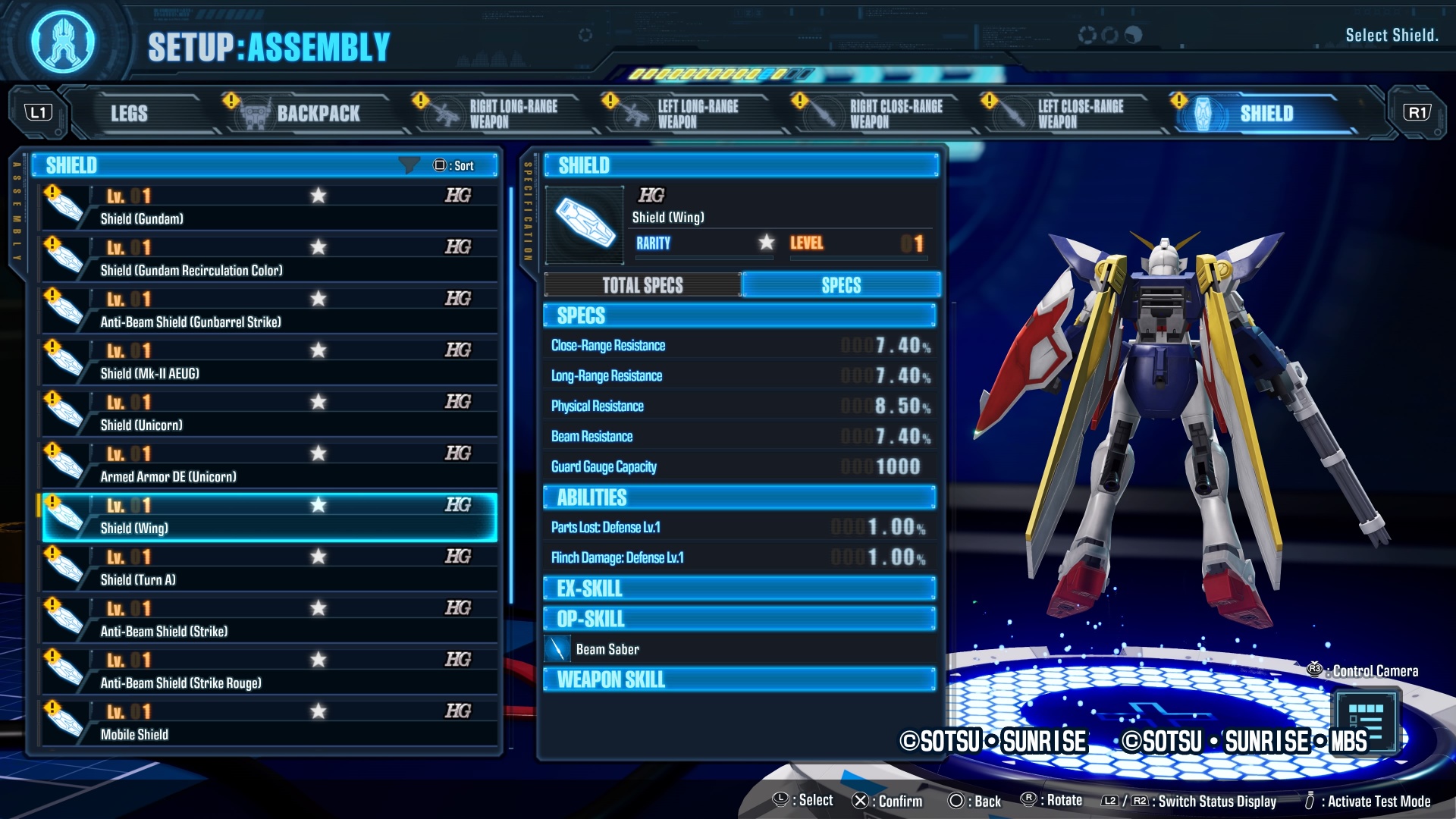
Task: Pick the Mobile Shield entry
Action: 269,723
